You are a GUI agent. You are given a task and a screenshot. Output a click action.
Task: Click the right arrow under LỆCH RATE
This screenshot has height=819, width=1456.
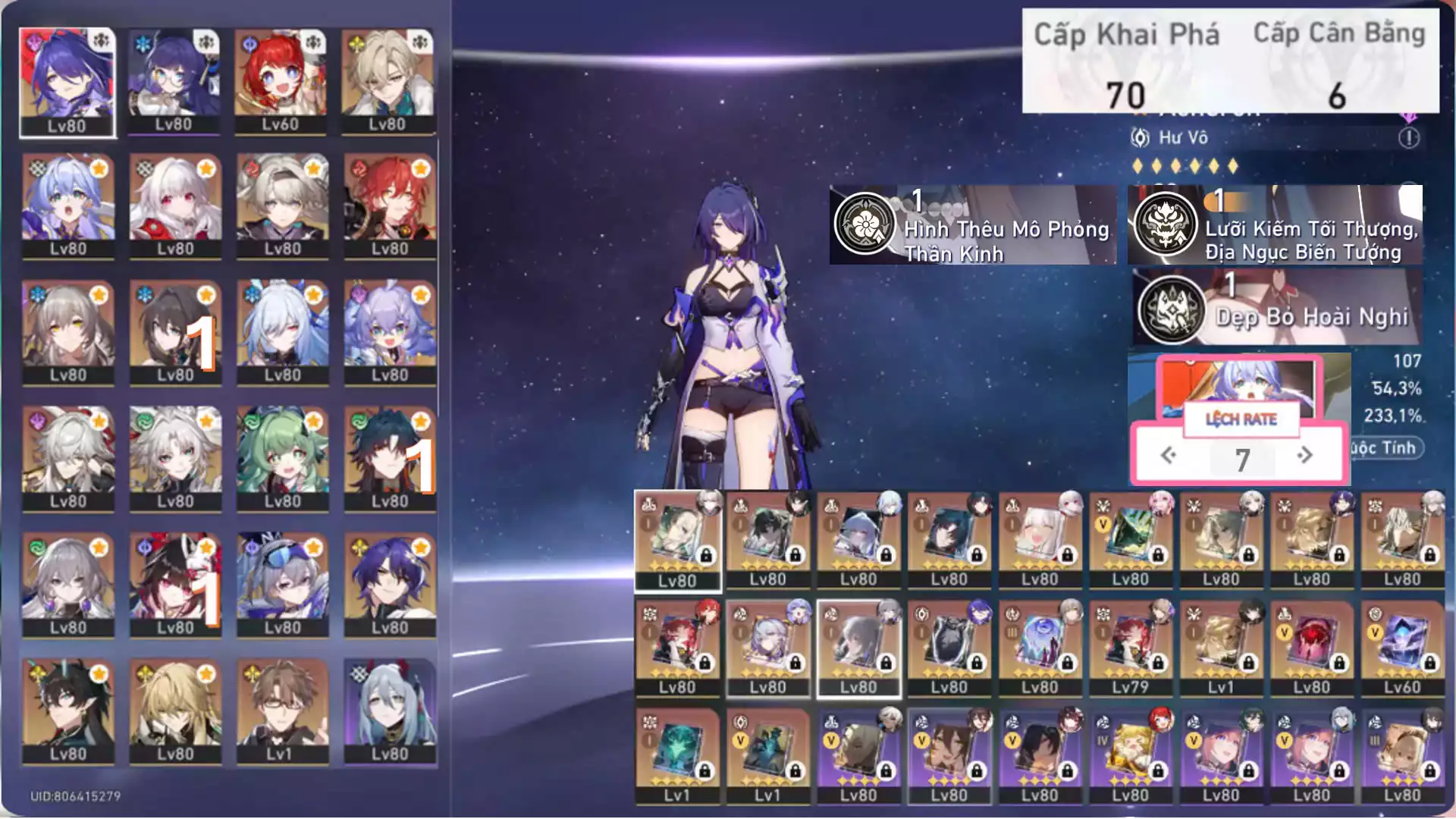1305,456
